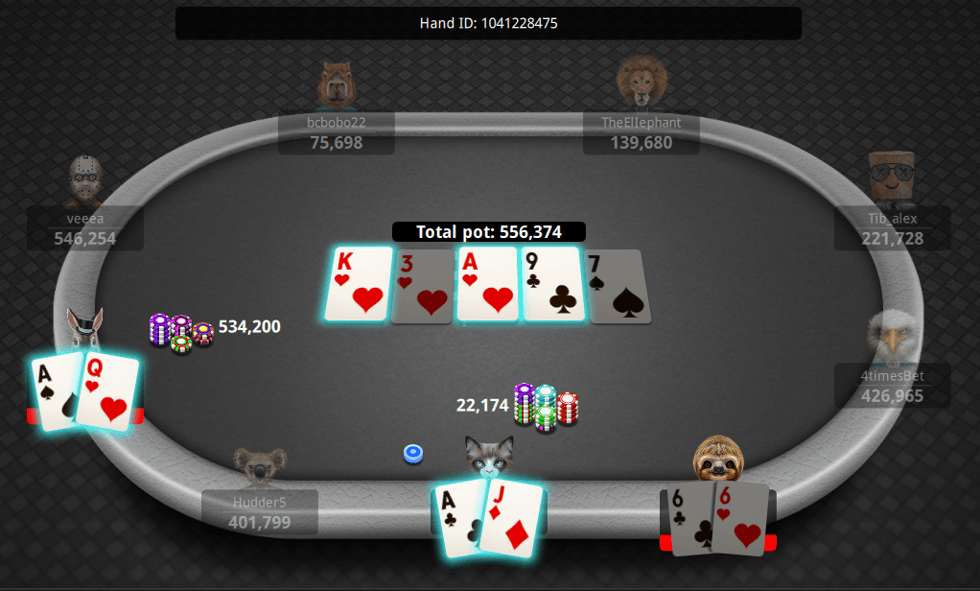Viewport: 980px width, 591px height.
Task: Choose Hudder5's player name plate
Action: [x=260, y=512]
